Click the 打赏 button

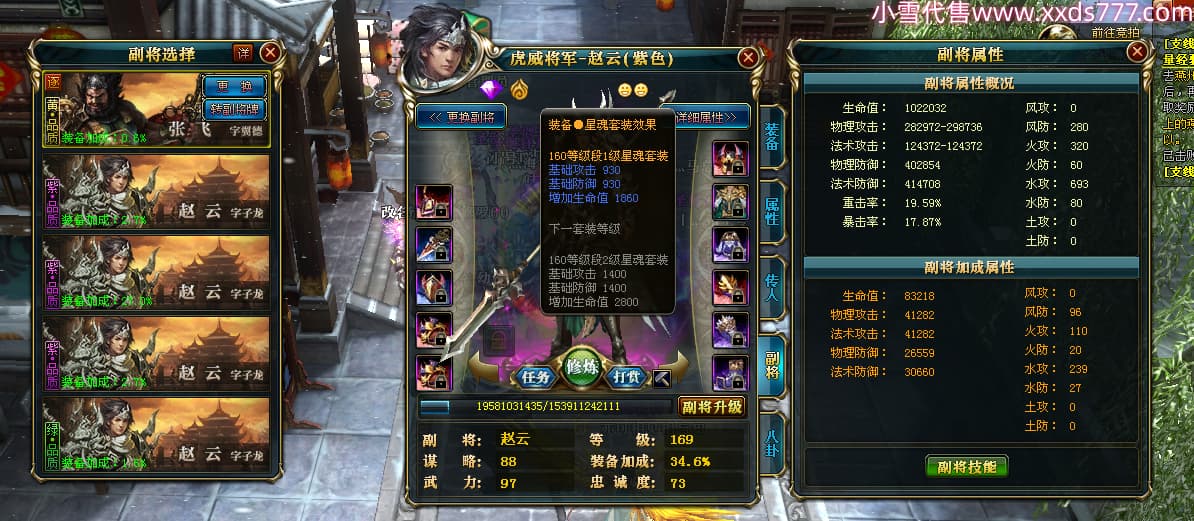pyautogui.click(x=627, y=377)
